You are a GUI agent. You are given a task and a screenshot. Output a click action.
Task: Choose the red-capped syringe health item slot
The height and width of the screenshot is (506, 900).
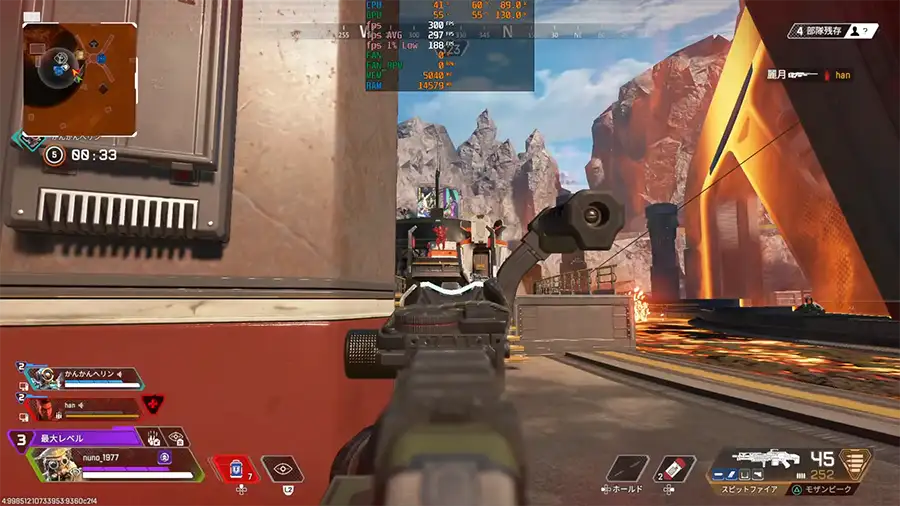pos(675,469)
